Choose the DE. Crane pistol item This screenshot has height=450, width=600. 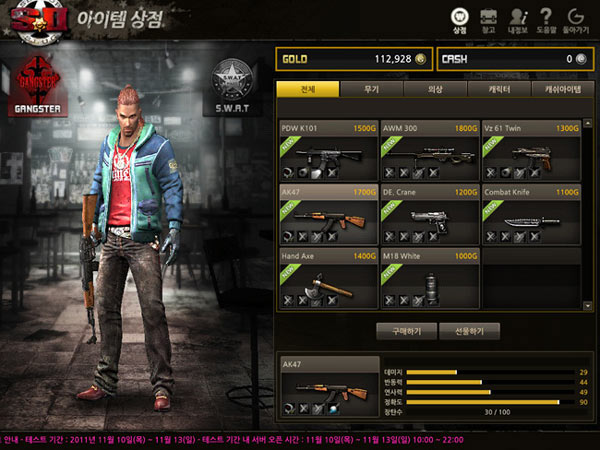click(x=430, y=214)
